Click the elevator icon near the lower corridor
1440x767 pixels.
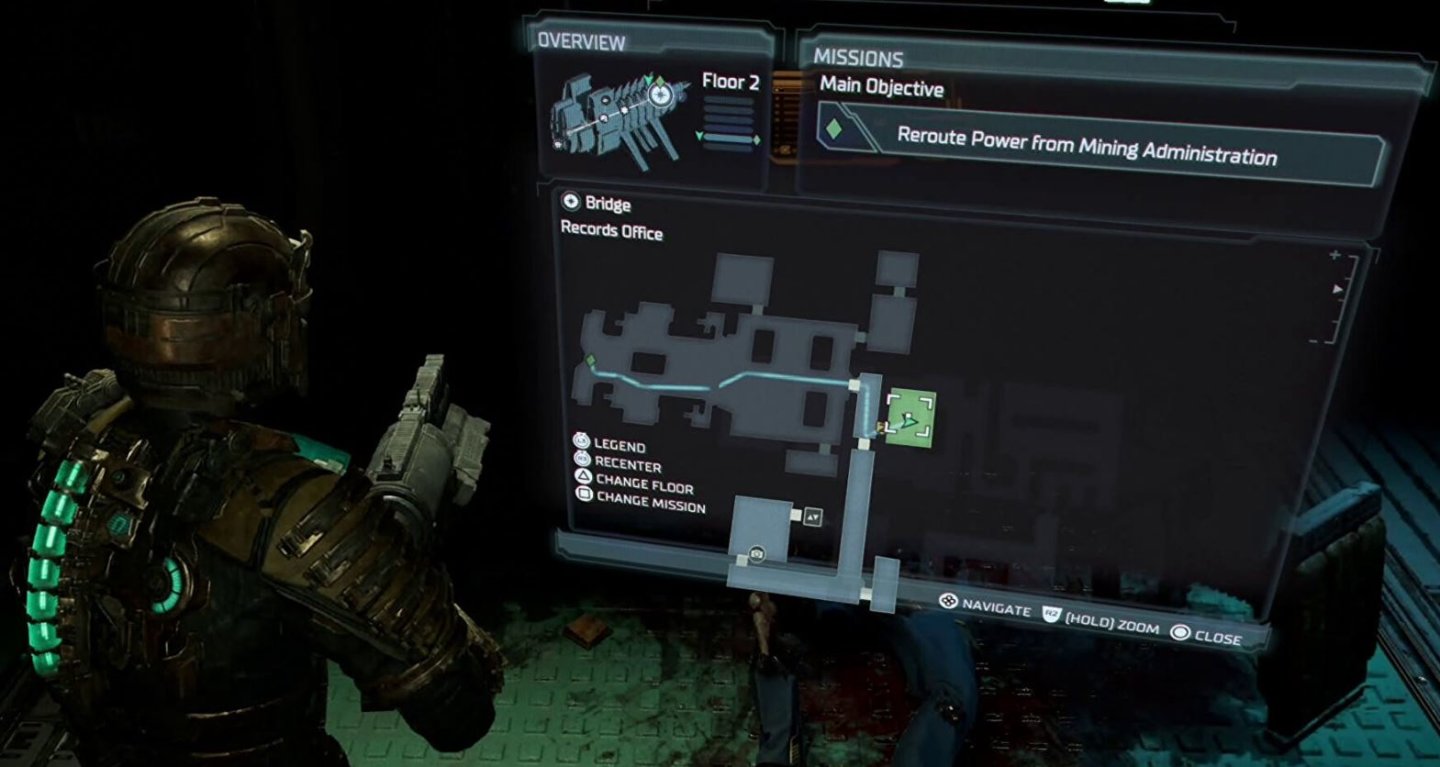pos(812,516)
